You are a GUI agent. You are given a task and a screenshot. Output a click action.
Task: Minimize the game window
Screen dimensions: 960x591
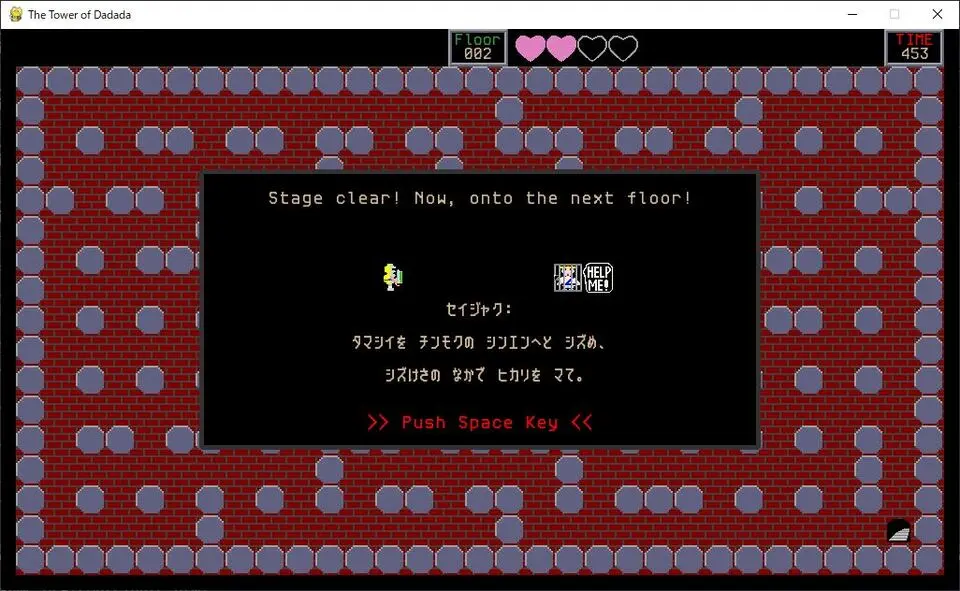852,14
